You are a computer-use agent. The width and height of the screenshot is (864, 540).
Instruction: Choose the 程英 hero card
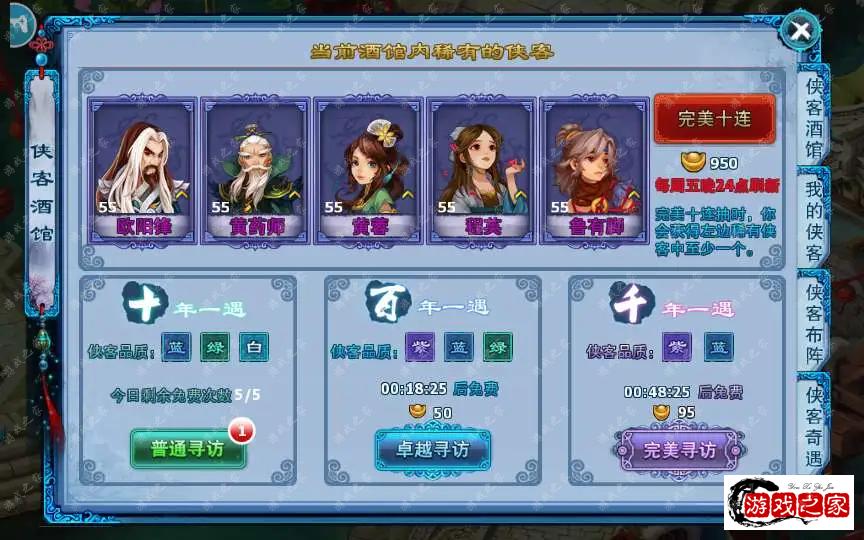(x=481, y=169)
